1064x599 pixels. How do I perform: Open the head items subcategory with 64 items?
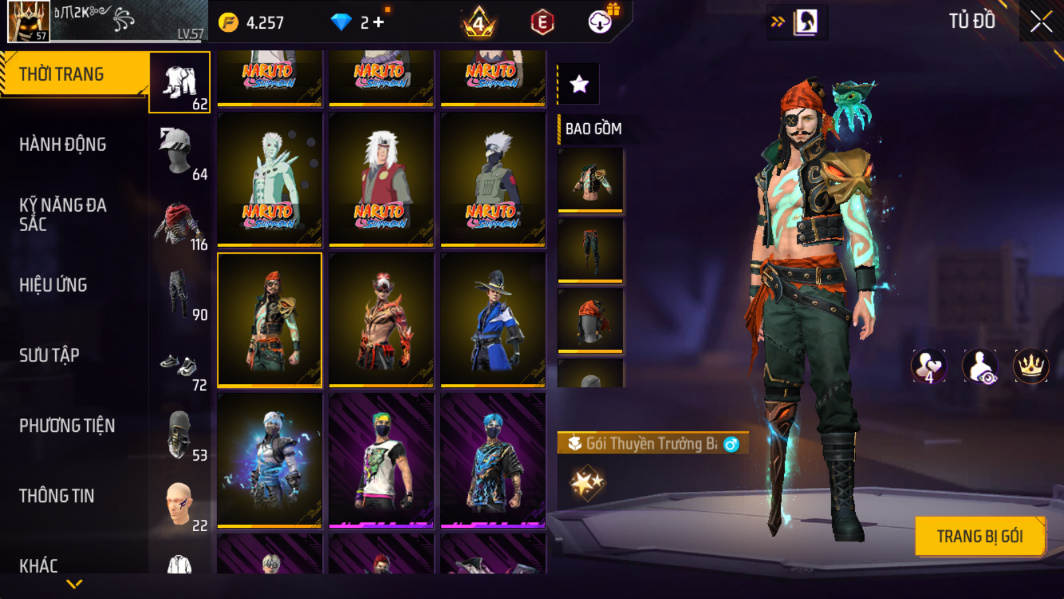click(x=180, y=153)
